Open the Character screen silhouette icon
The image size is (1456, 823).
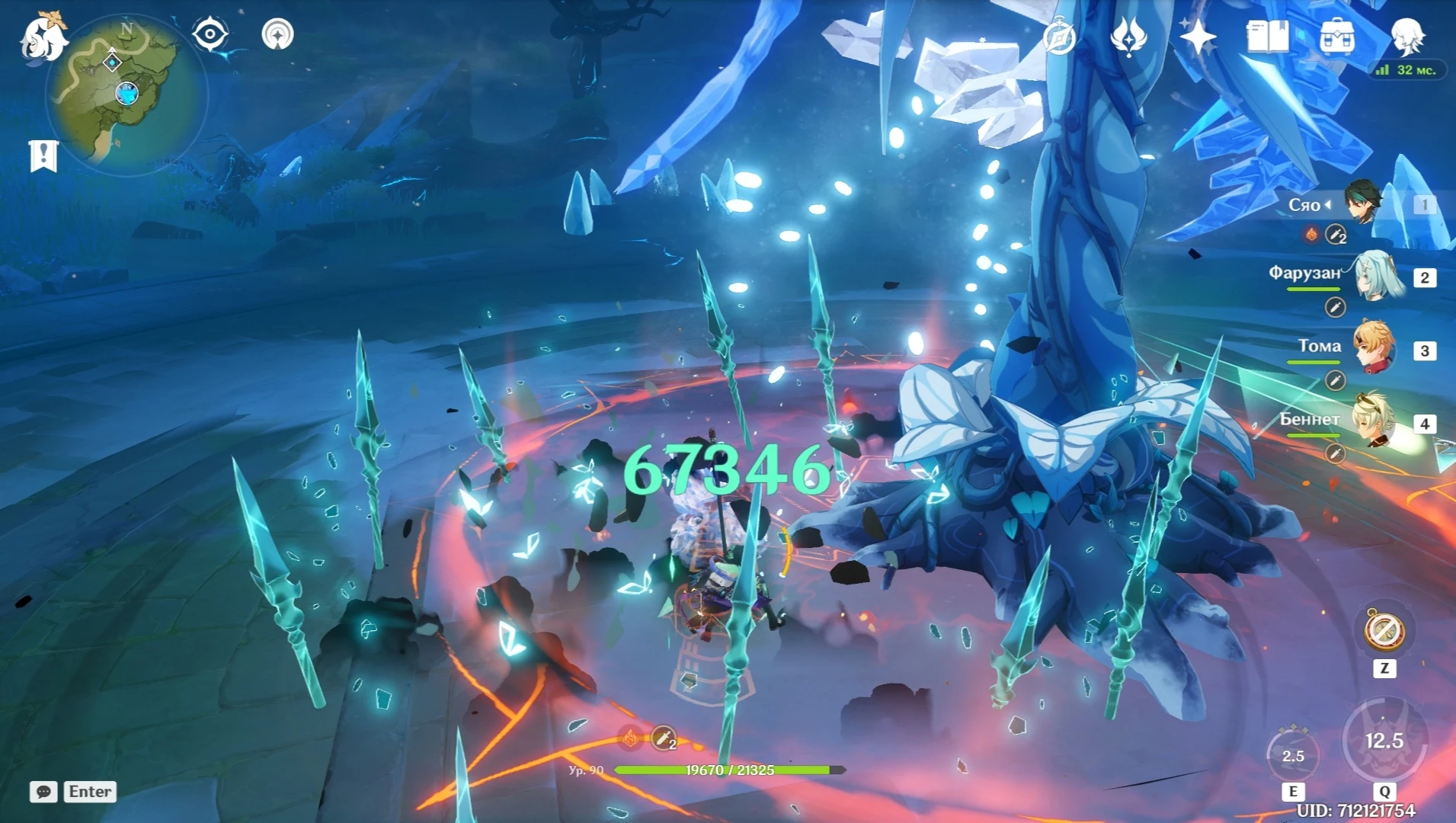(1409, 38)
